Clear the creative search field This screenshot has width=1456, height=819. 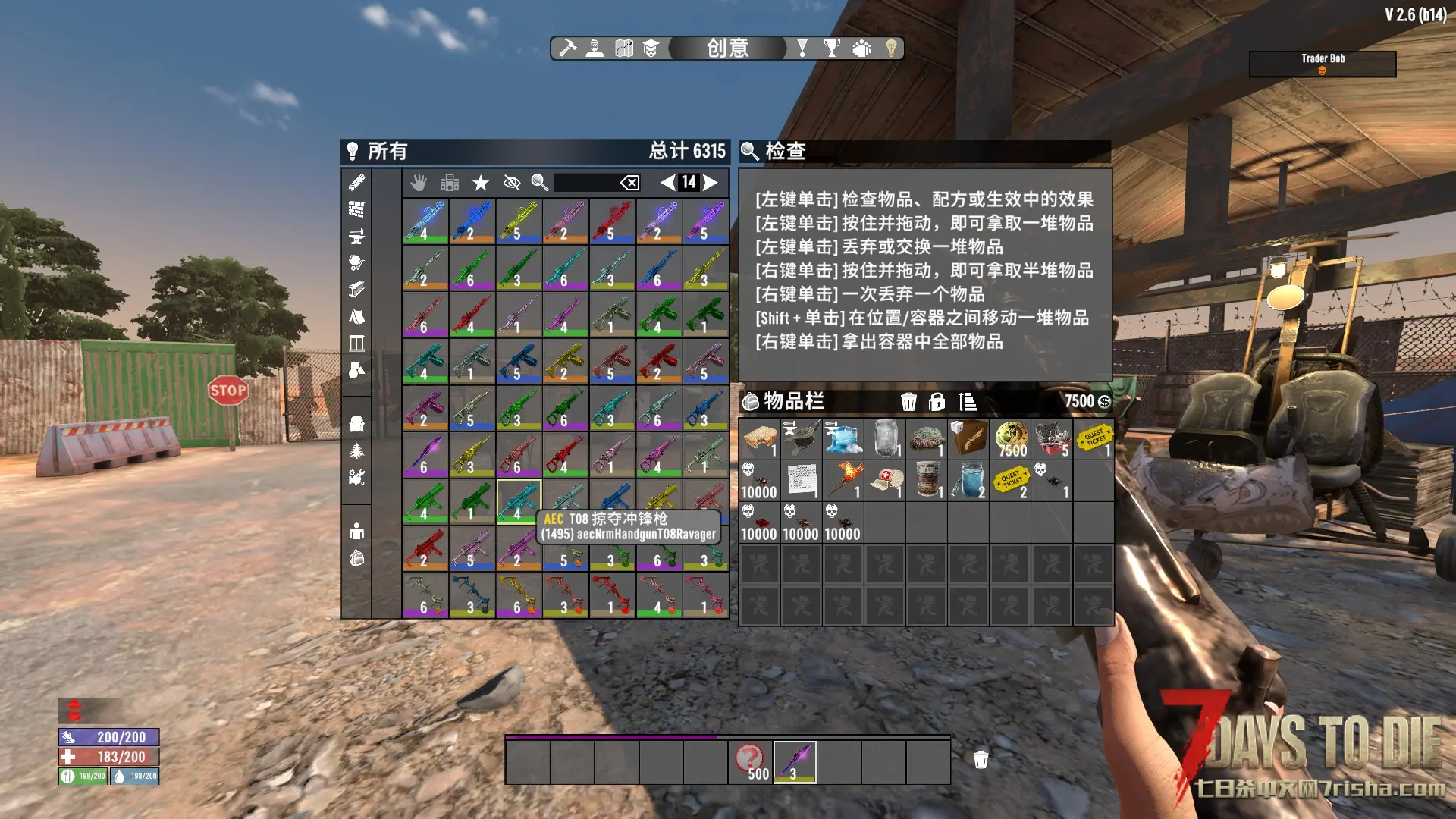click(629, 182)
